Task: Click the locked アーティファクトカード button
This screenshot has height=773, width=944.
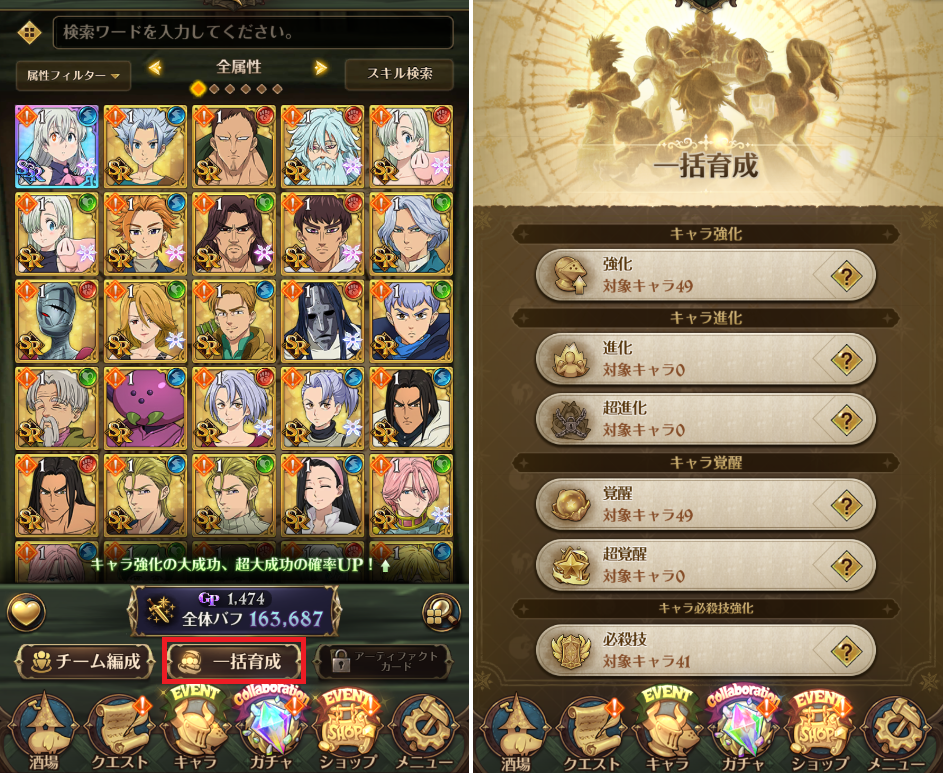Action: [383, 661]
